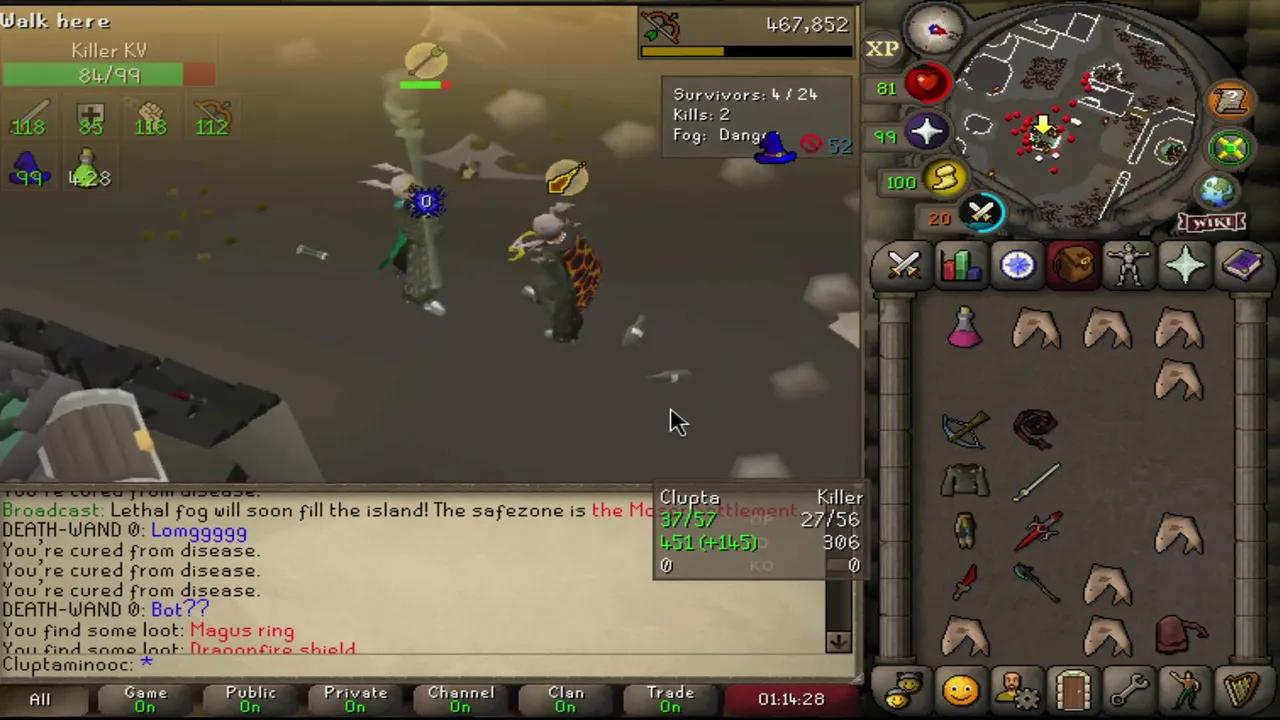The width and height of the screenshot is (1280, 720).
Task: Click the Logout door icon
Action: (1072, 690)
